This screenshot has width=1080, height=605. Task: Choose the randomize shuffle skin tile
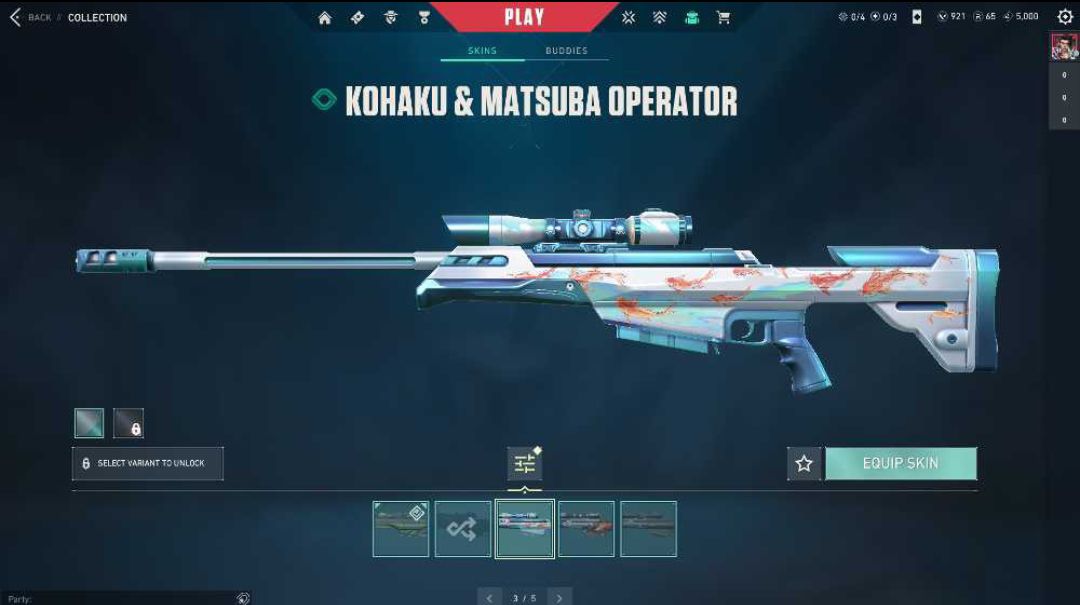tap(462, 529)
